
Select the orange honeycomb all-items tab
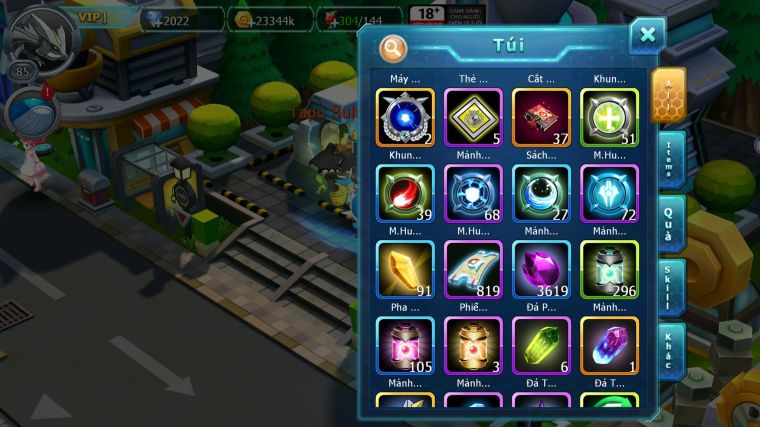click(668, 95)
